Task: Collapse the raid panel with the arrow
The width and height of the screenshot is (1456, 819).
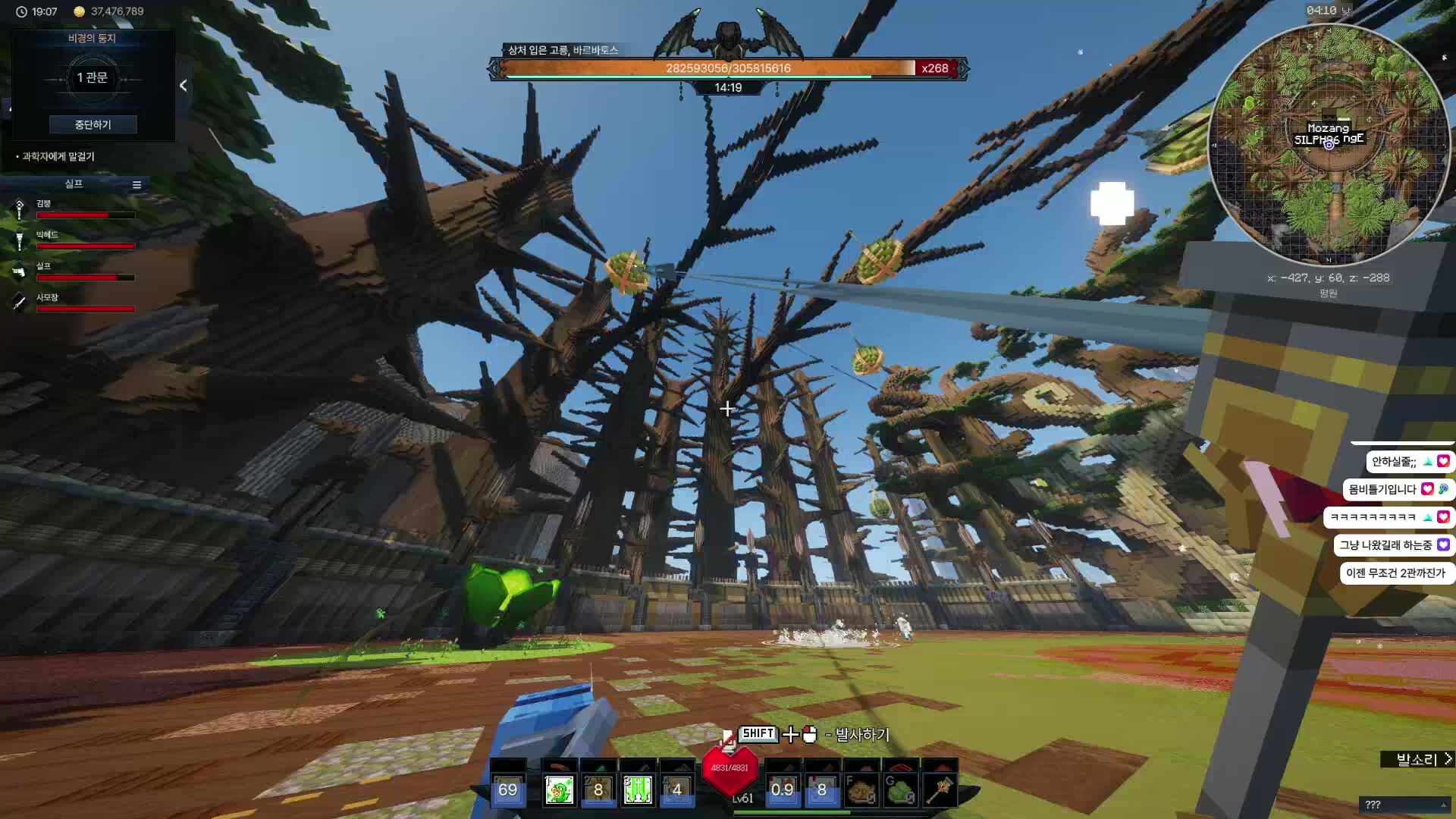Action: [x=183, y=86]
